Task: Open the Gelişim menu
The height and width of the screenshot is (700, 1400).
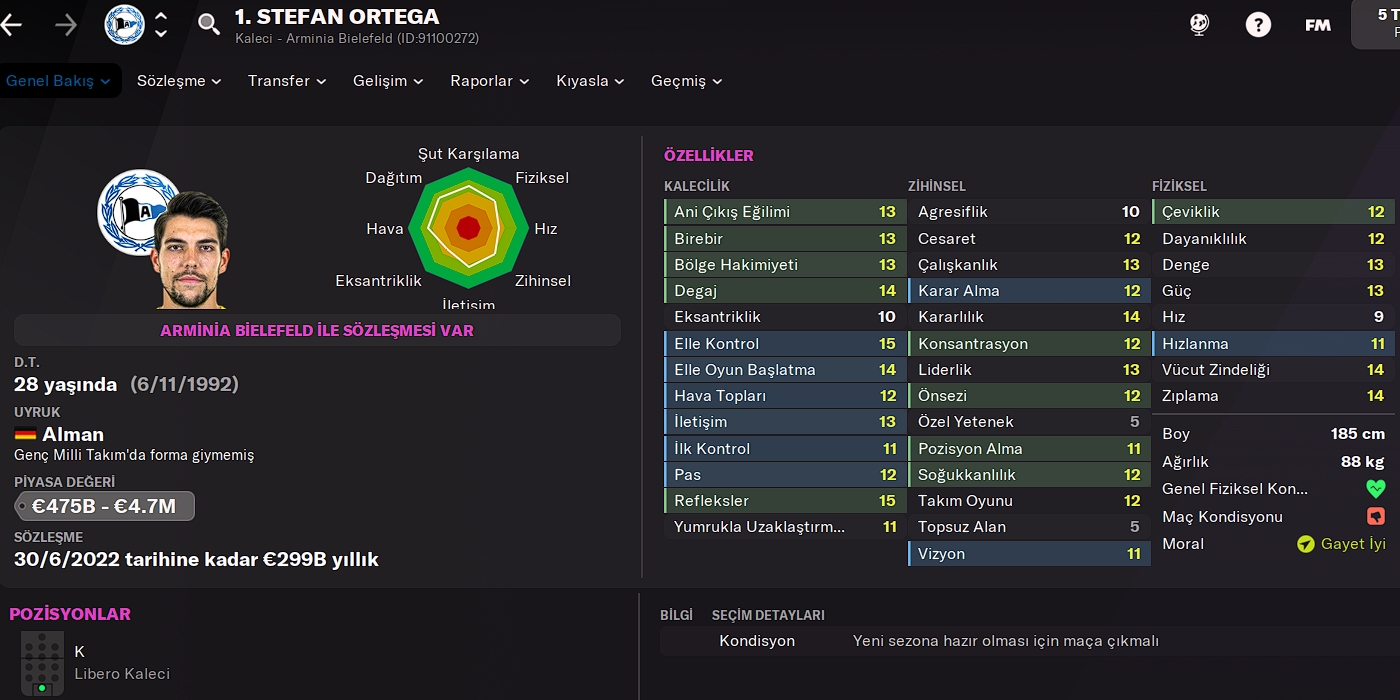Action: 388,81
